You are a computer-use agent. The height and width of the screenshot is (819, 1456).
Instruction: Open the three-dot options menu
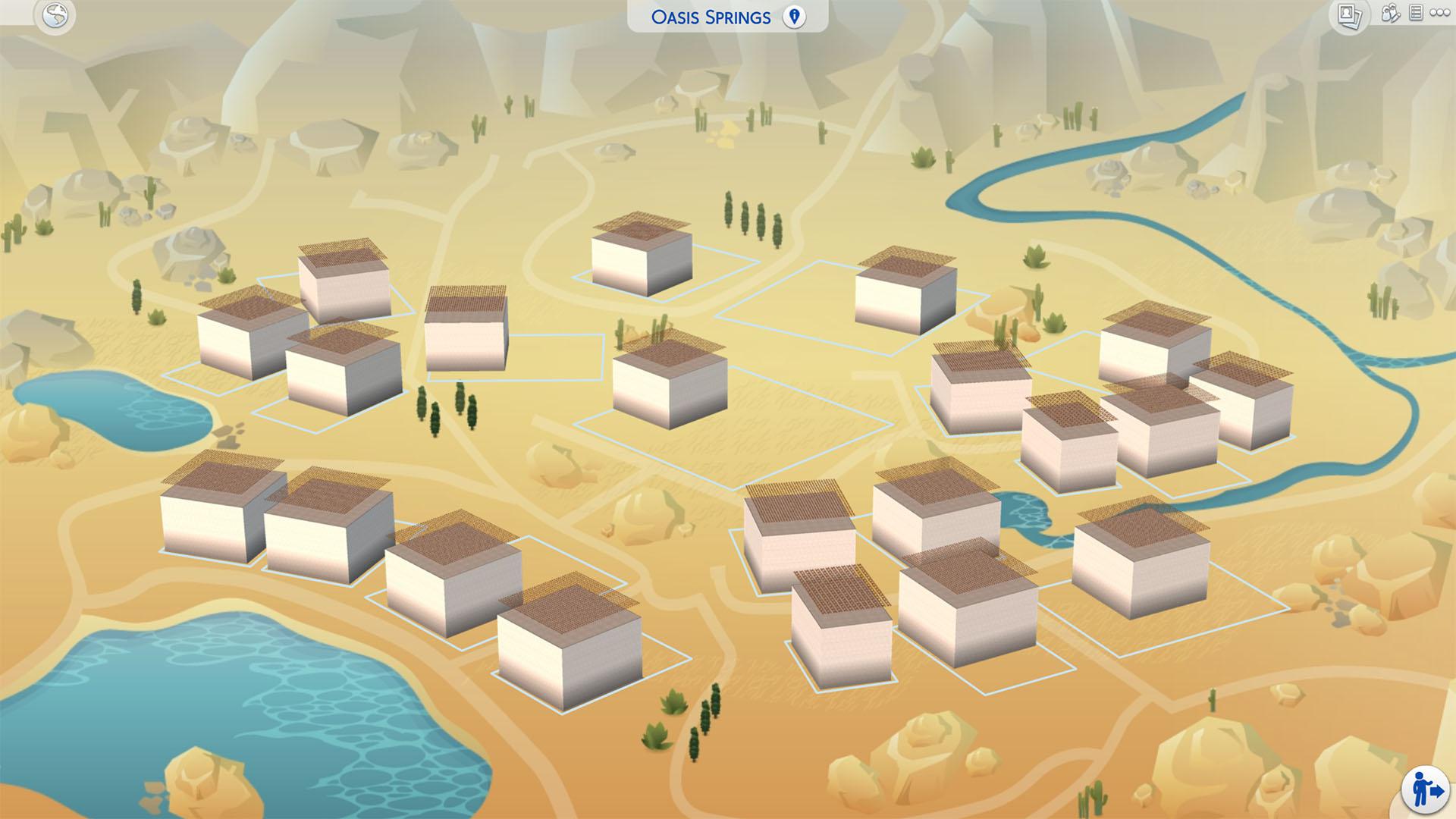tap(1439, 14)
